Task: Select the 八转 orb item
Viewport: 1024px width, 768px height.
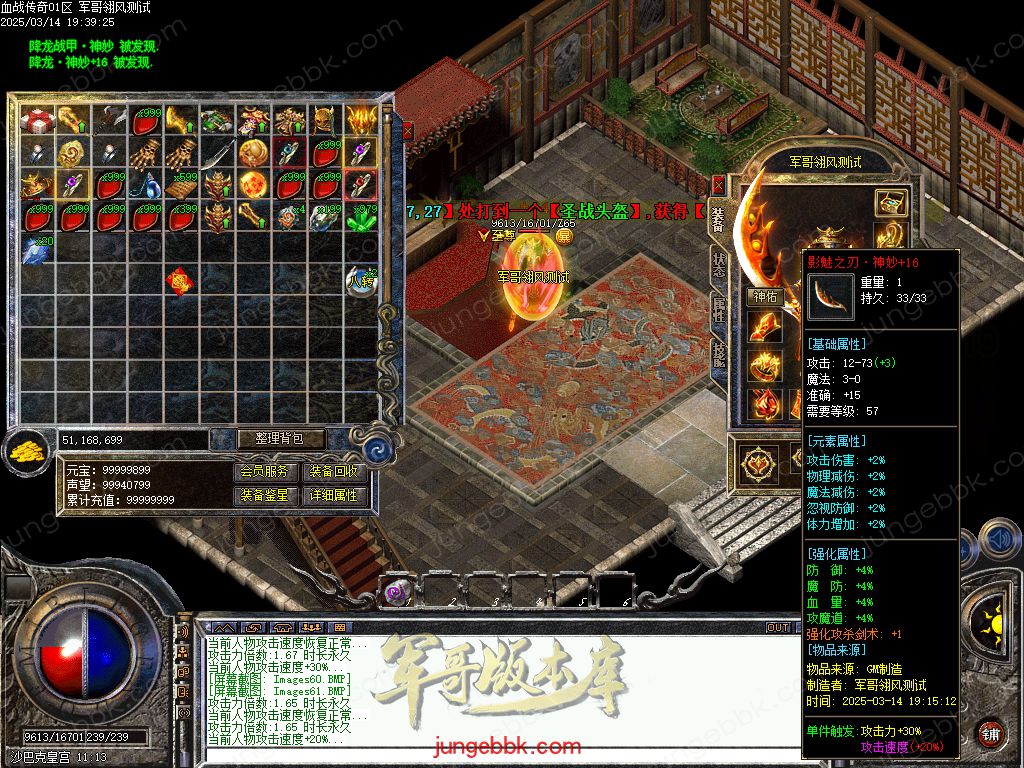Action: (x=360, y=281)
